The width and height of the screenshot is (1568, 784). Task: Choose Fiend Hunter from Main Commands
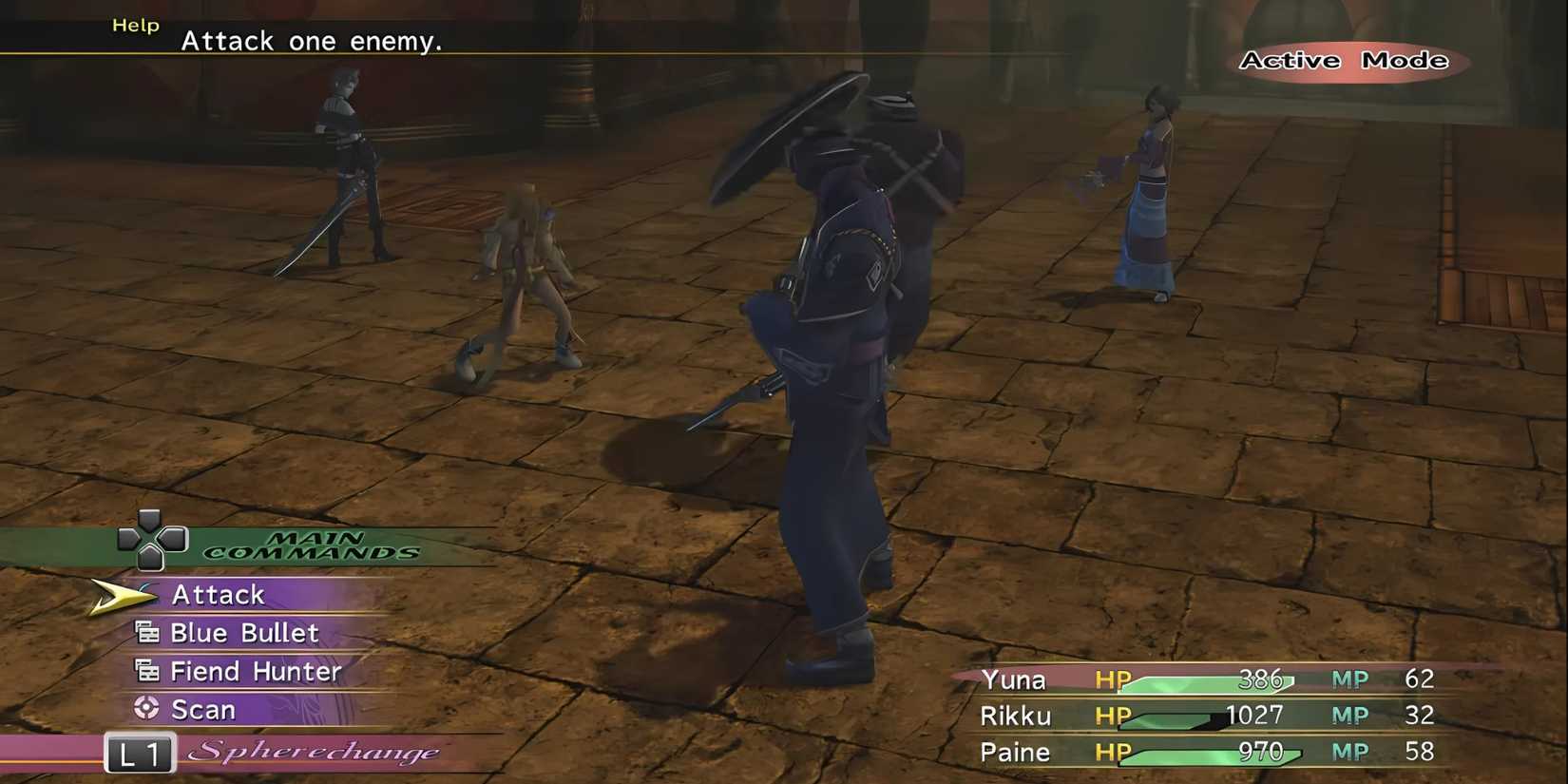coord(255,671)
